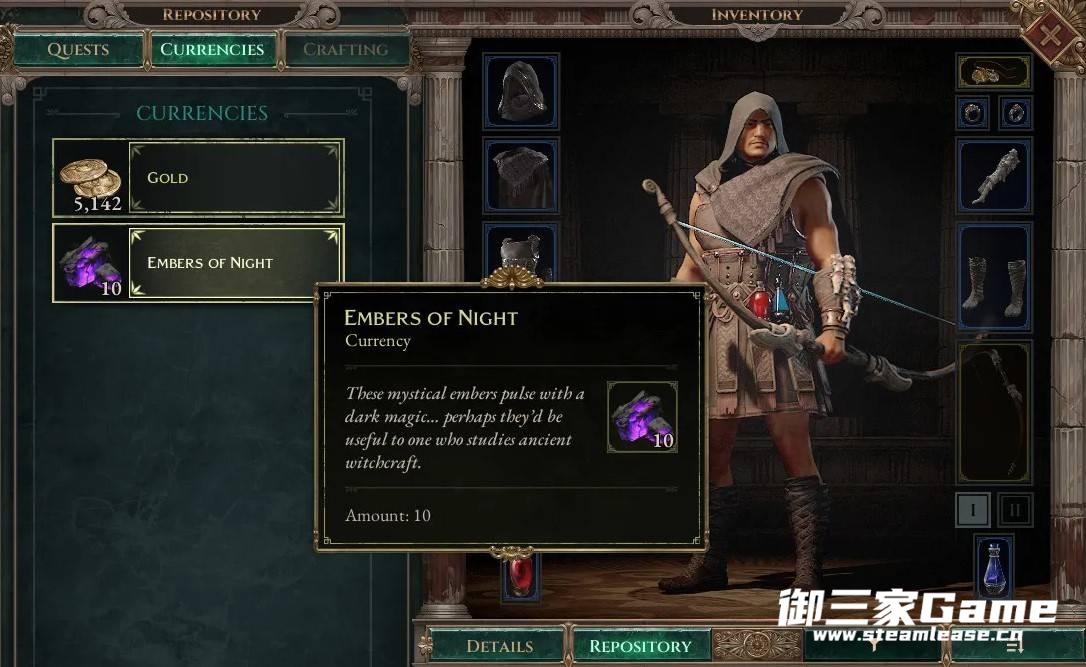
Task: Select the amulet equipment slot
Action: [x=993, y=72]
